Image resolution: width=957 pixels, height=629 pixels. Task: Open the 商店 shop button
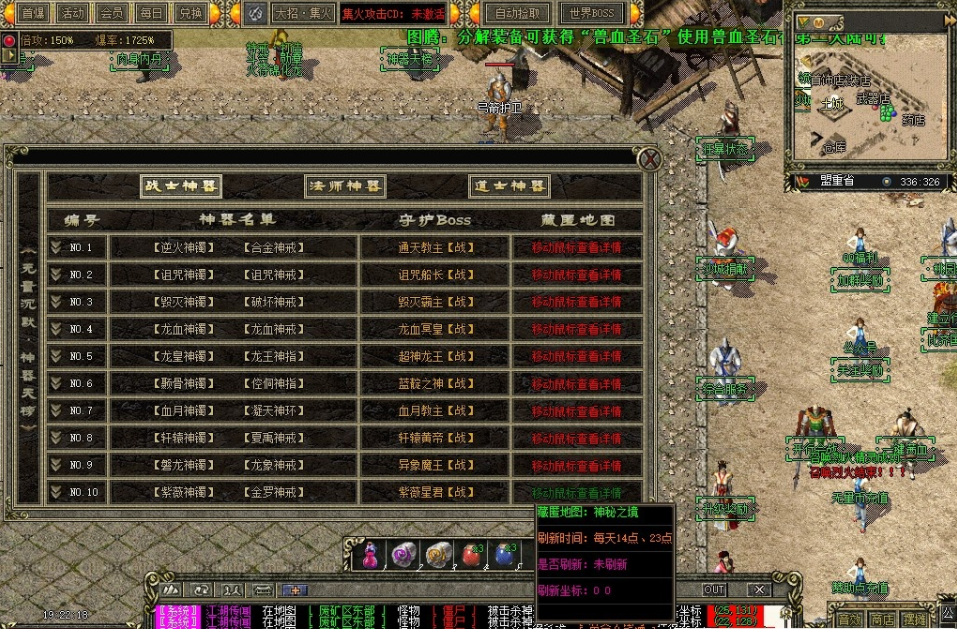pyautogui.click(x=881, y=620)
